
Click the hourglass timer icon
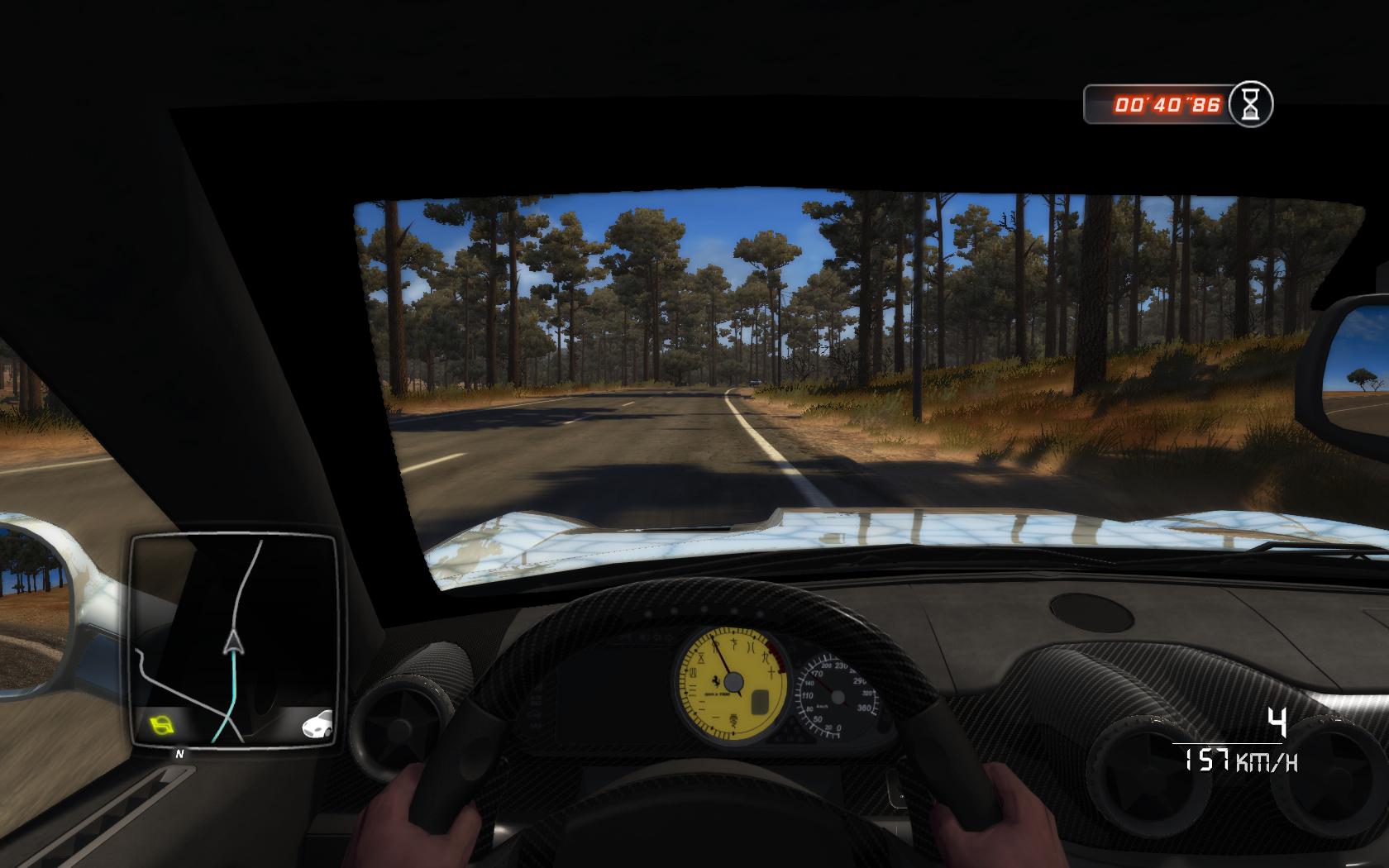point(1251,105)
